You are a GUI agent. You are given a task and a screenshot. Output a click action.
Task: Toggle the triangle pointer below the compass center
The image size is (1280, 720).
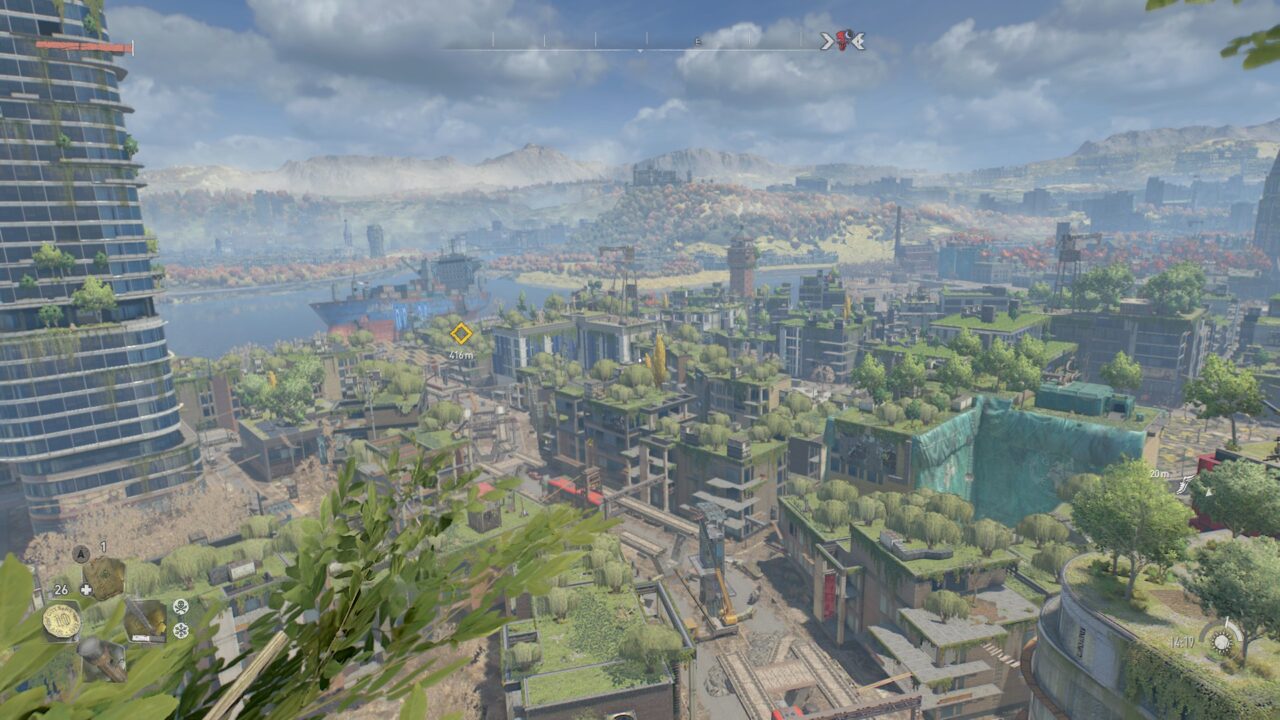pos(640,49)
